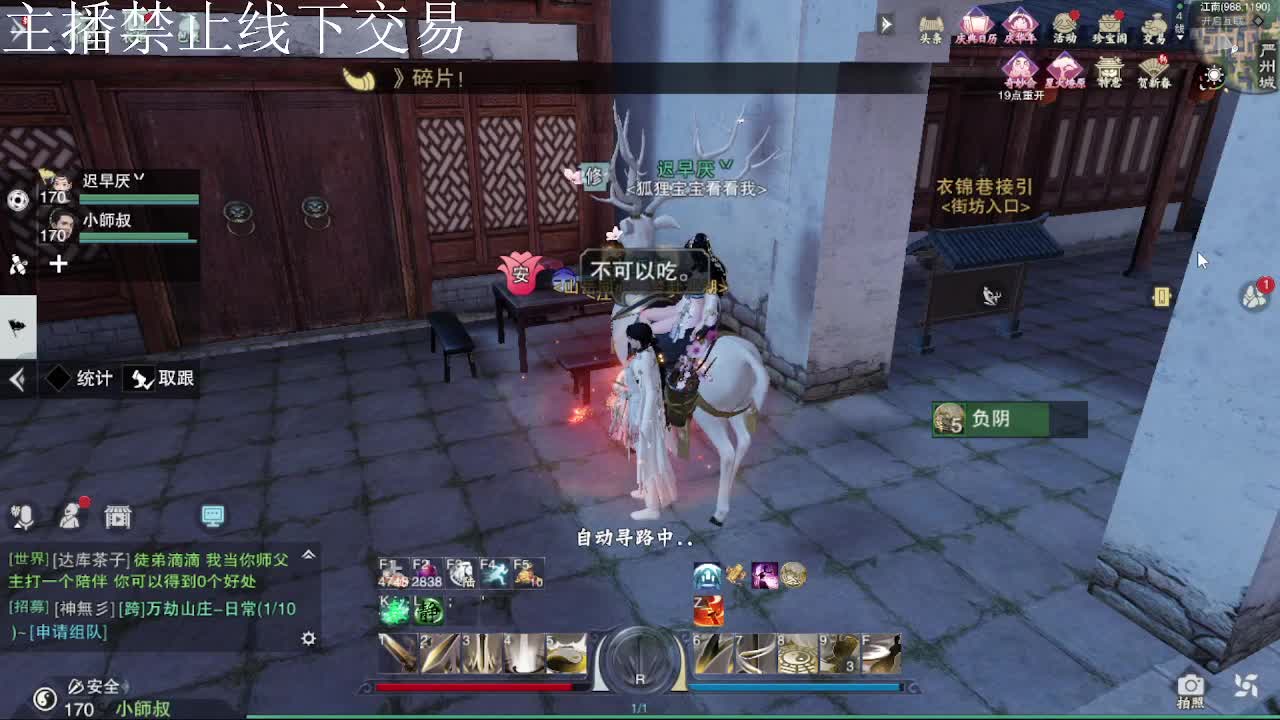Open the 头条 headlines menu
1280x720 pixels.
pos(932,23)
